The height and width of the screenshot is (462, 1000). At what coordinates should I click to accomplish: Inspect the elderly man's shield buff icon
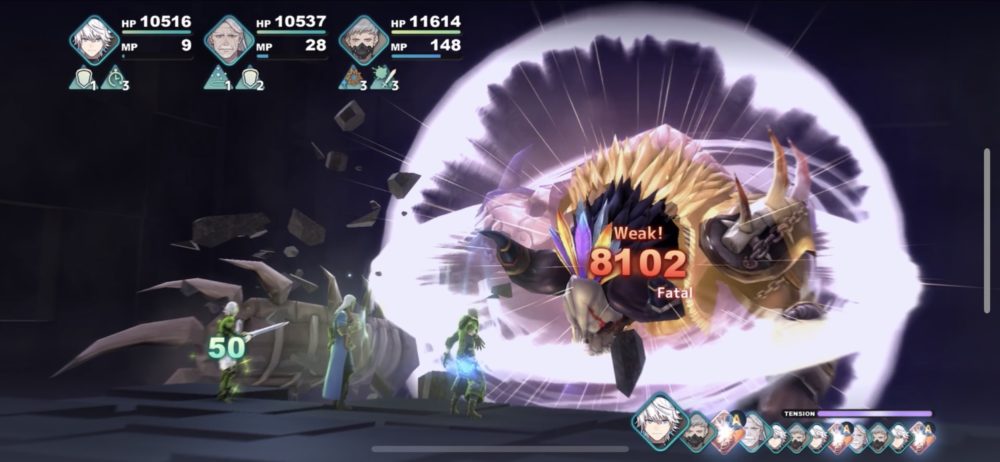tap(247, 78)
